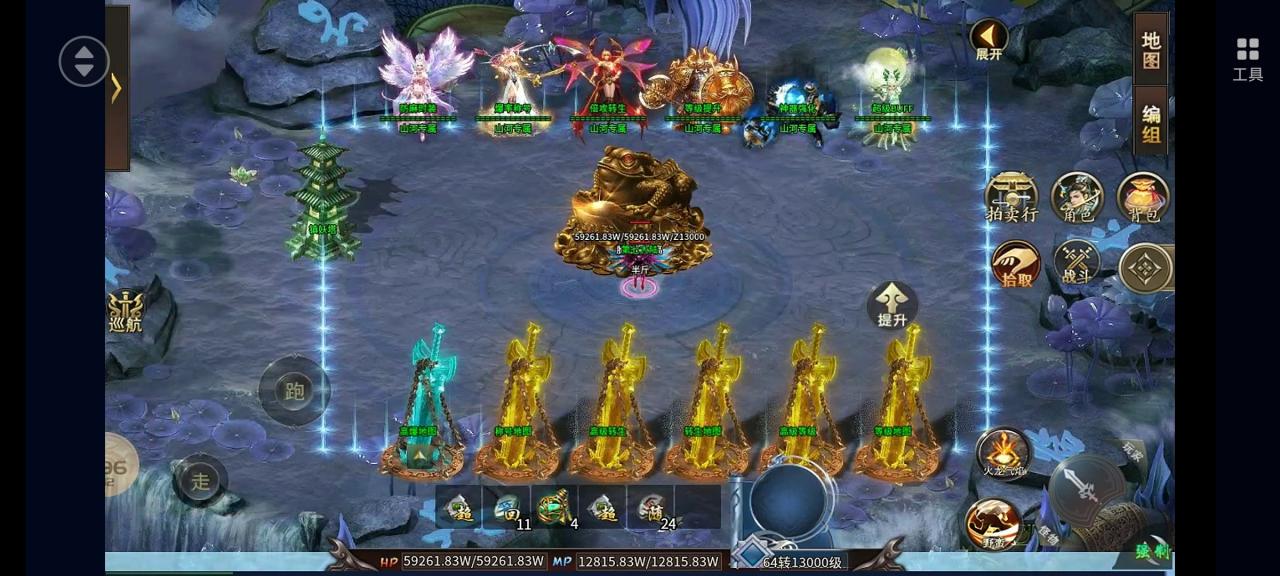Viewport: 1280px width, 576px height.
Task: Tap the 拾取 pickup button
Action: coord(1016,265)
